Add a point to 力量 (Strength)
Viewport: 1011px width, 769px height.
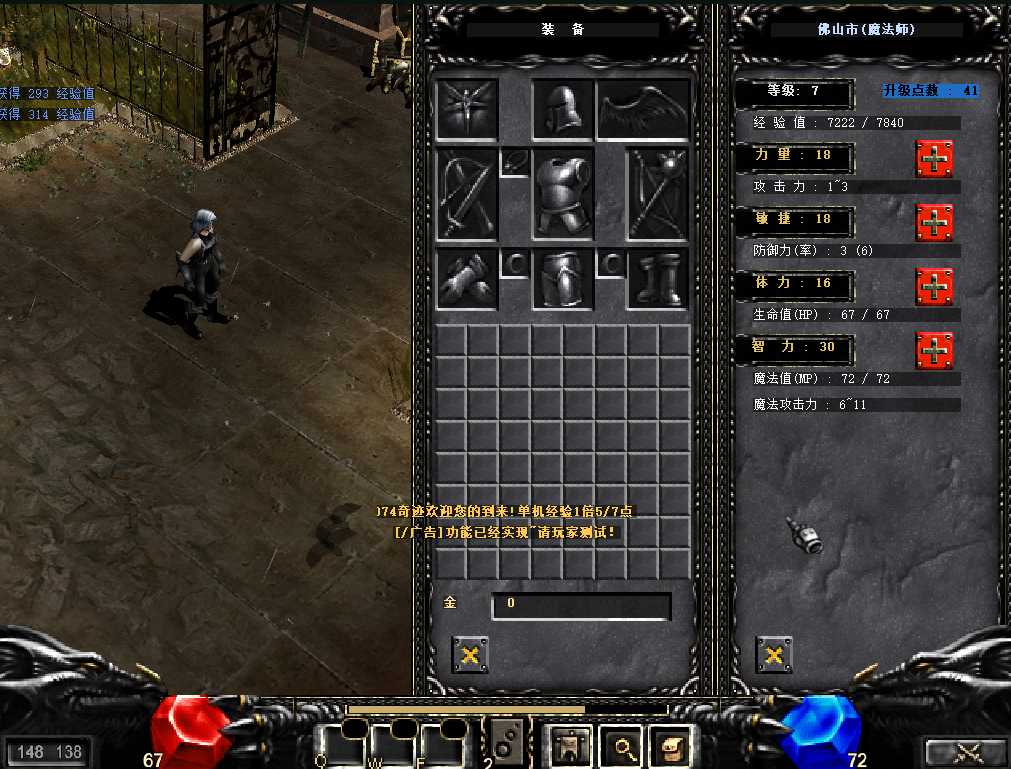pyautogui.click(x=934, y=159)
